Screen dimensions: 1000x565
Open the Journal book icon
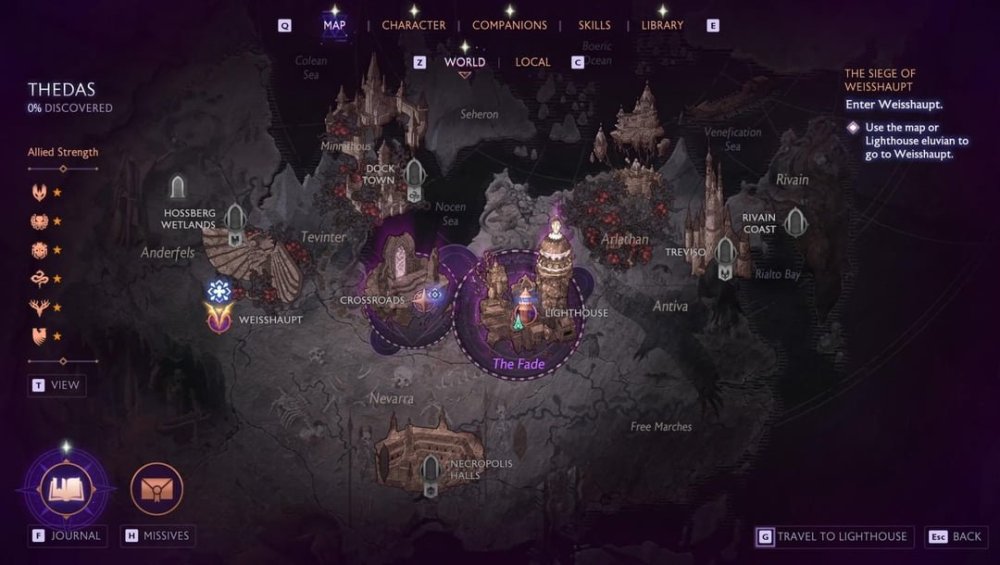66,489
